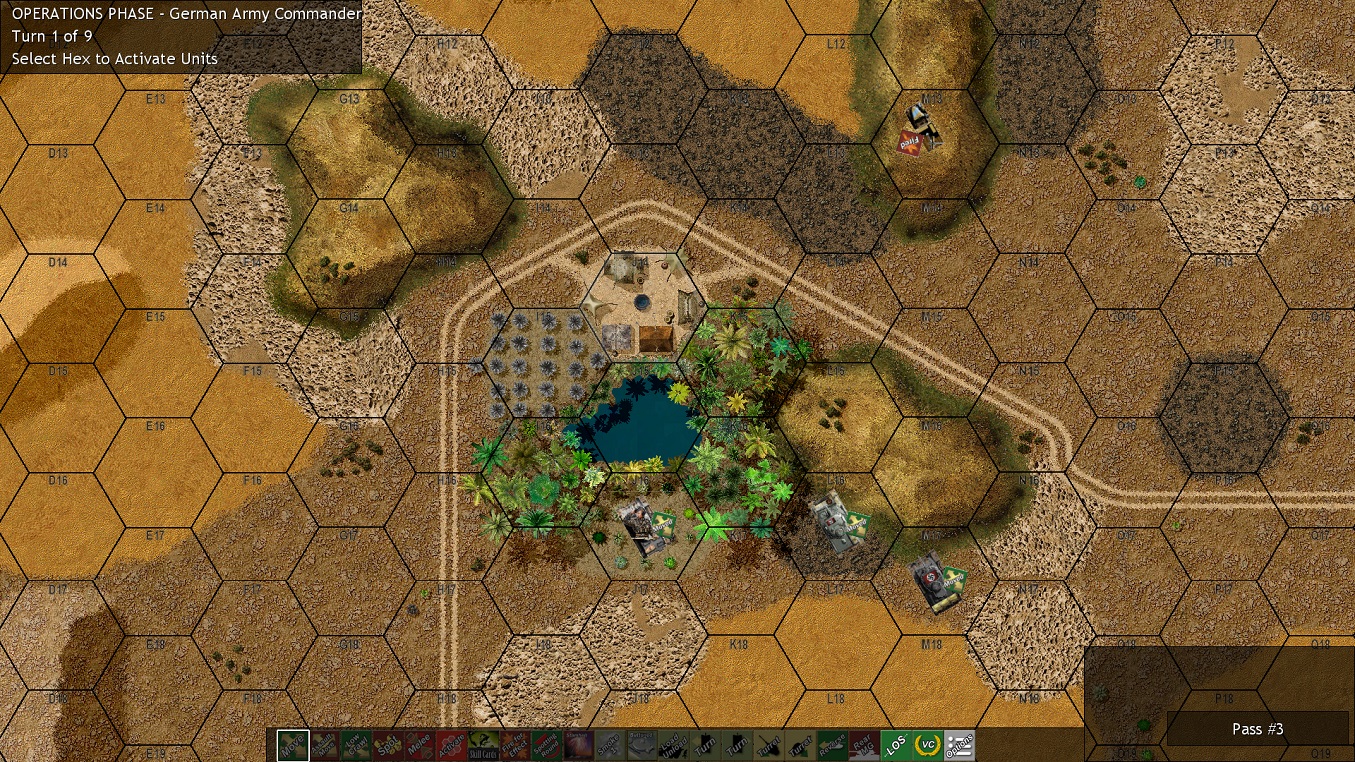Select the Move order icon
Screen dimensions: 1355x762
[294, 745]
